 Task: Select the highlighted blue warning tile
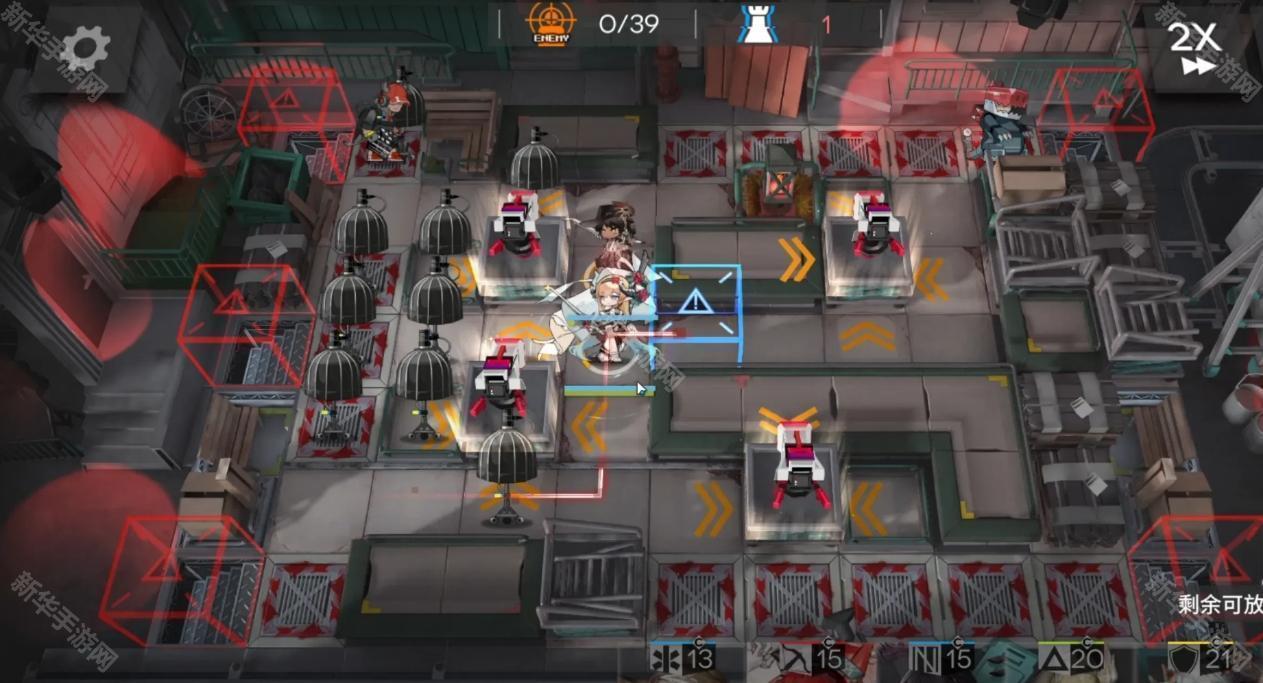tap(695, 304)
